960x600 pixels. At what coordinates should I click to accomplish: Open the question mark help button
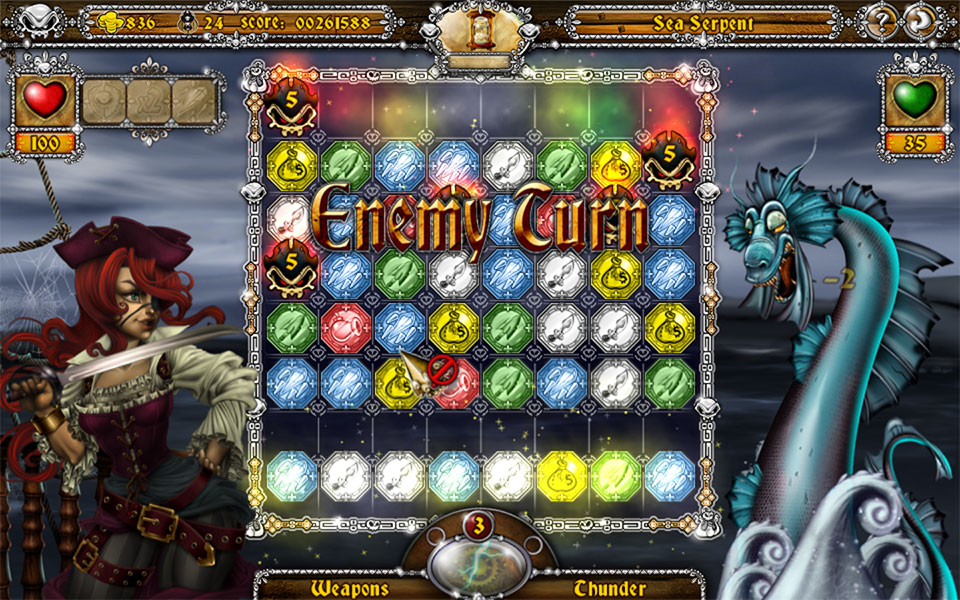pyautogui.click(x=882, y=21)
